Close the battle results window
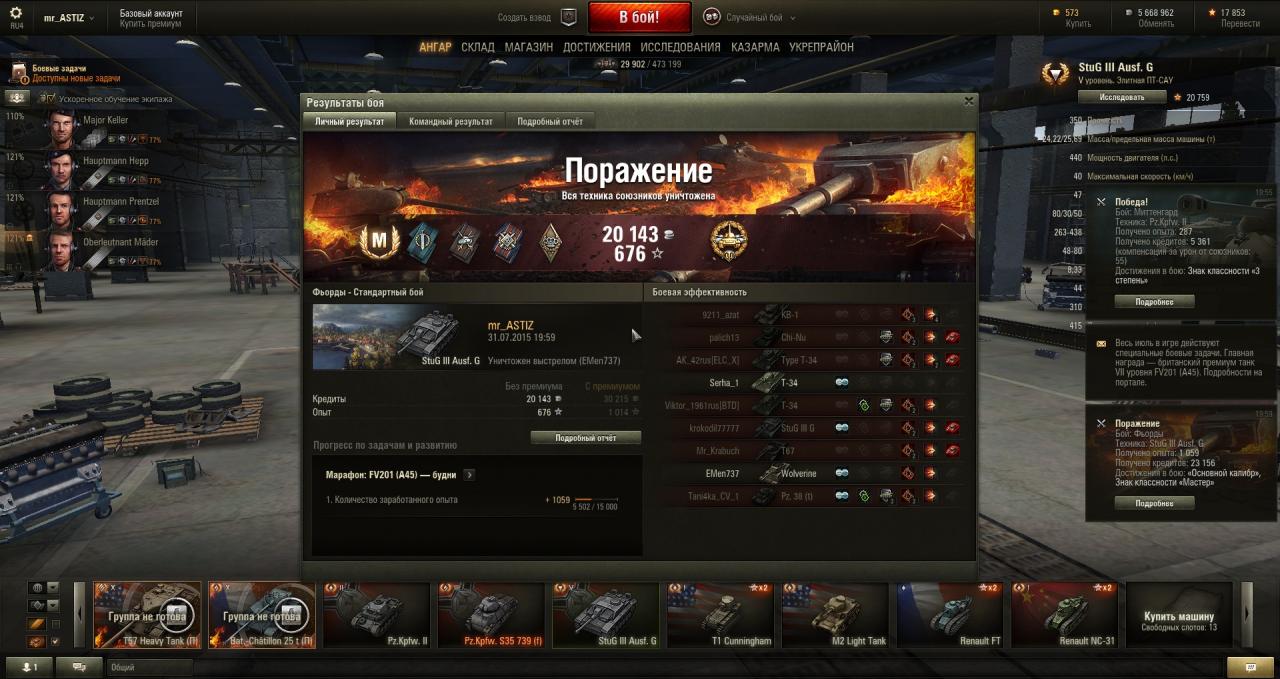Viewport: 1280px width, 679px height. click(x=968, y=101)
